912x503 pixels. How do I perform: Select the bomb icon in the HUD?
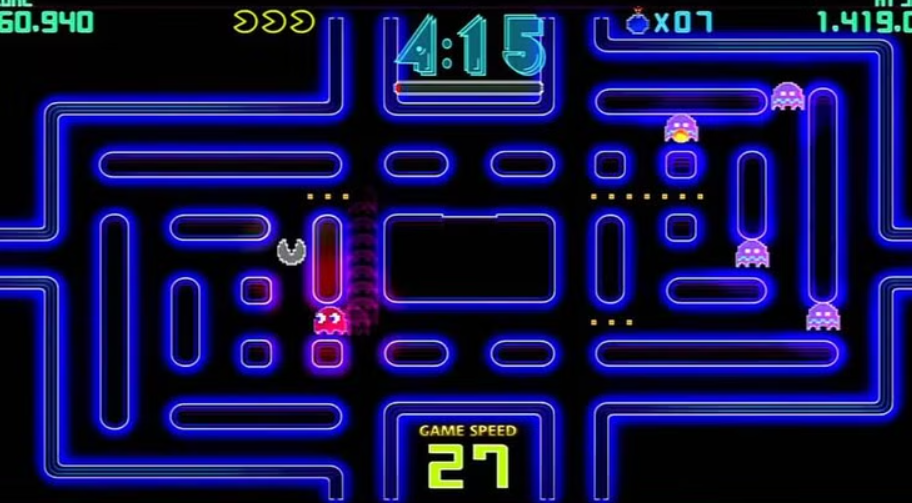tap(637, 21)
